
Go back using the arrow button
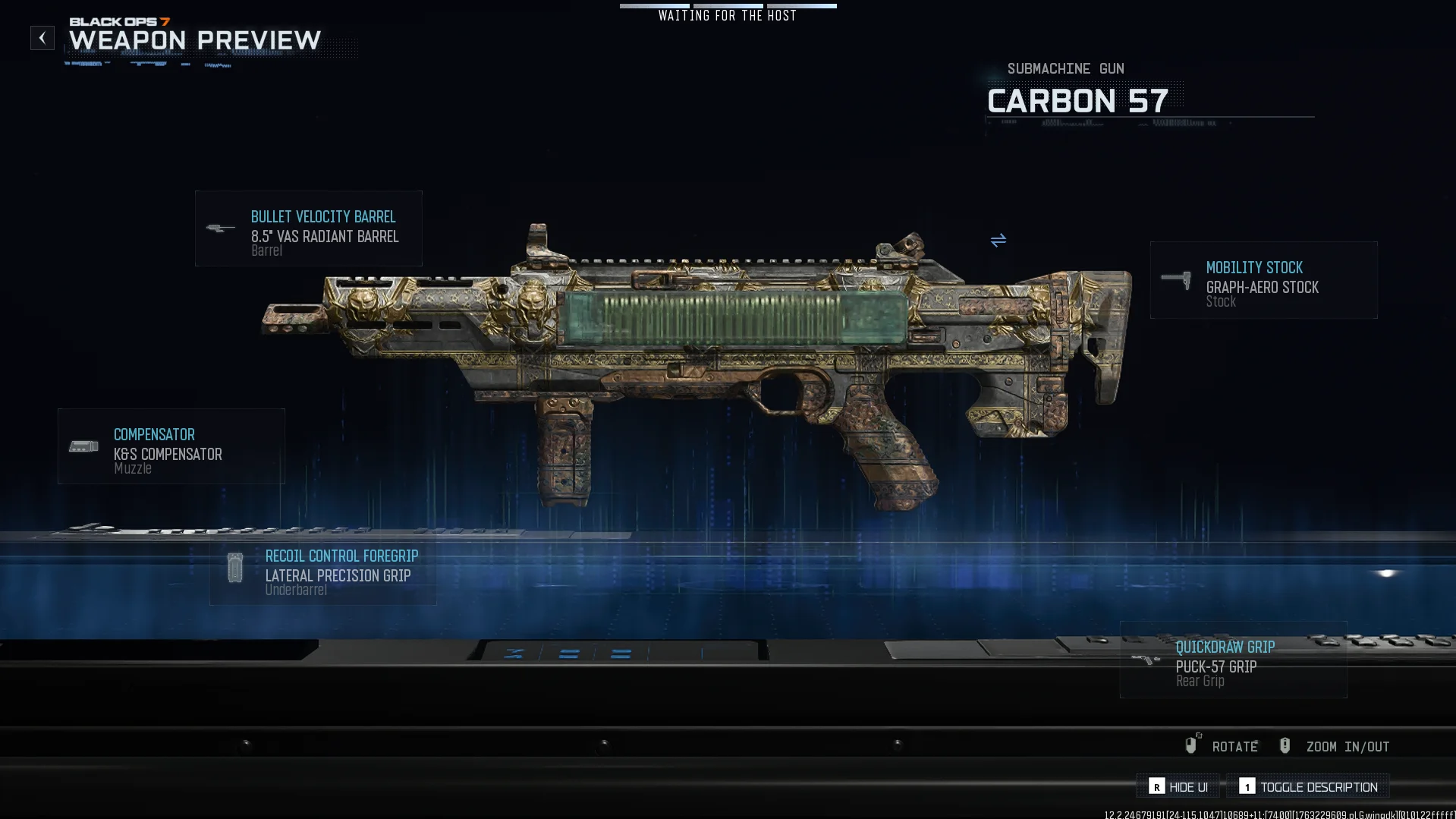[42, 38]
